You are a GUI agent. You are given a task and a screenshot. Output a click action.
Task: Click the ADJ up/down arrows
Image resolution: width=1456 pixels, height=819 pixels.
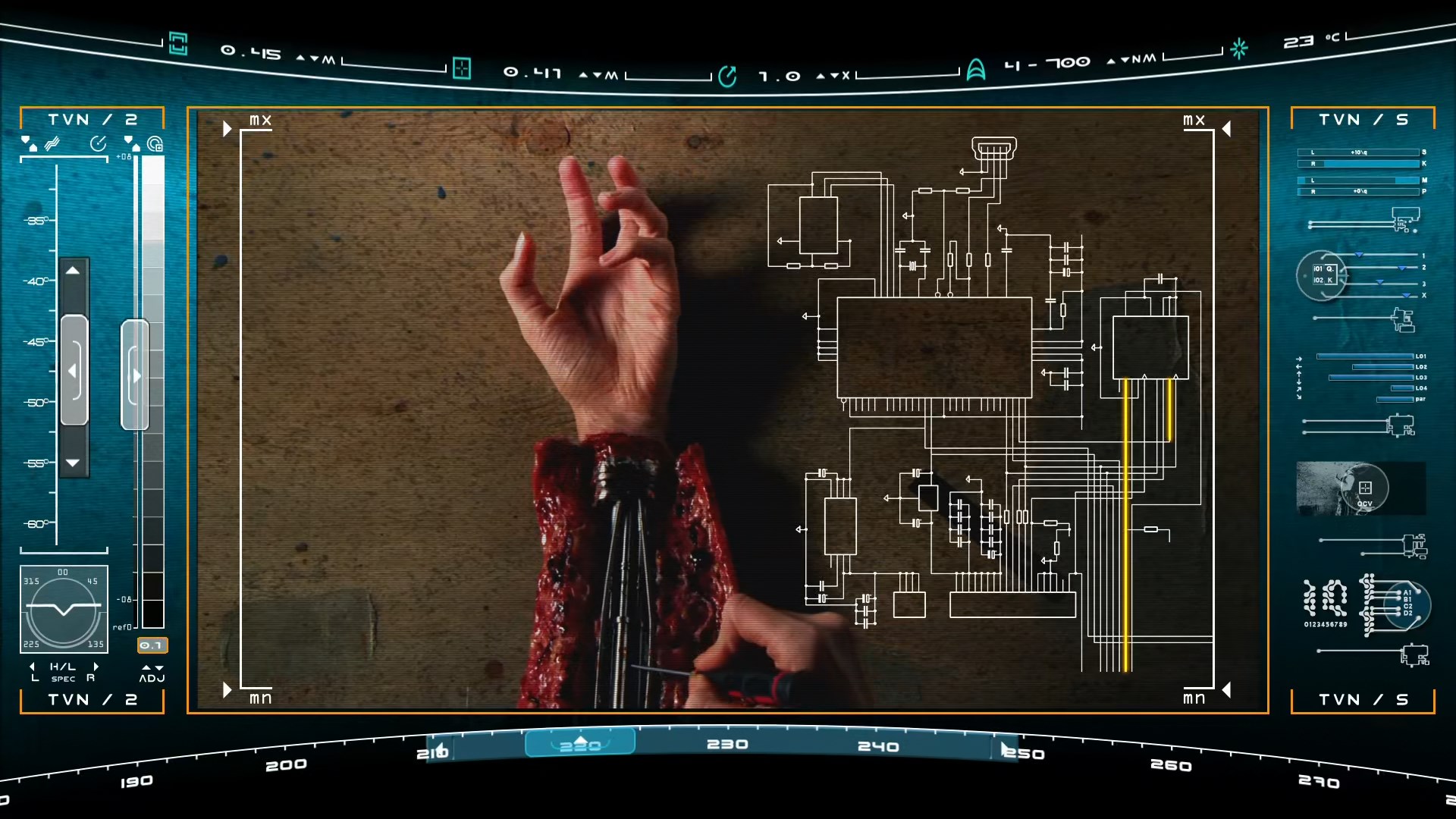pyautogui.click(x=152, y=668)
